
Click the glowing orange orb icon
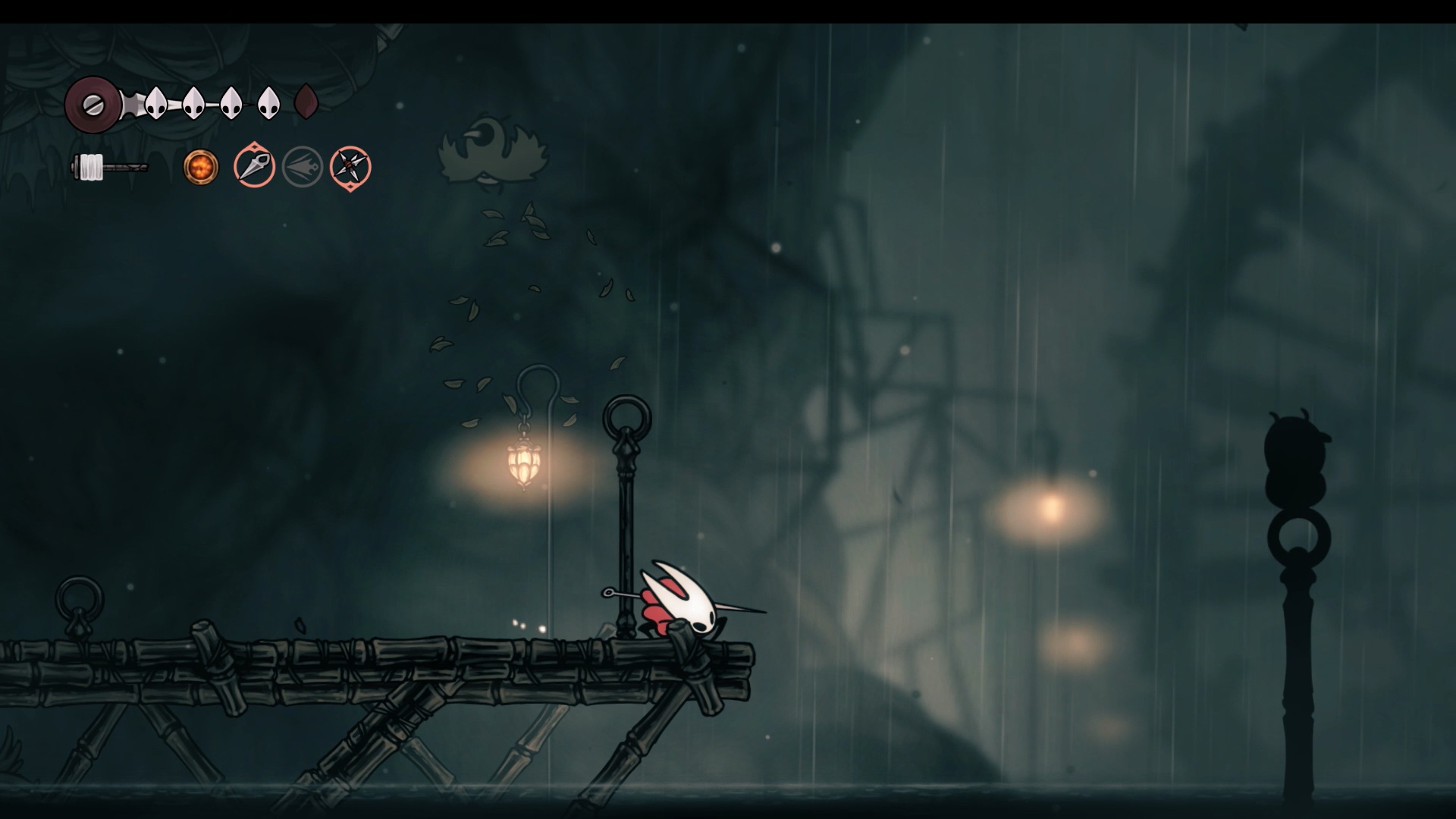[x=201, y=167]
